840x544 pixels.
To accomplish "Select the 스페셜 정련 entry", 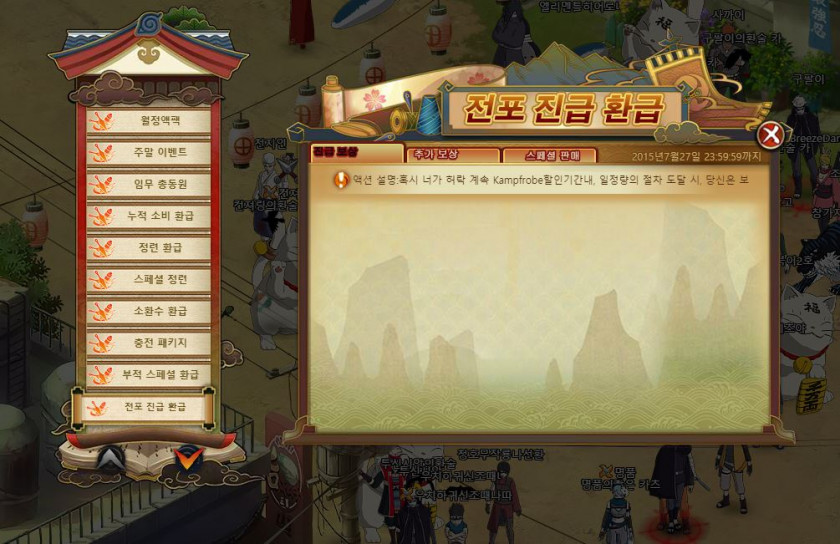I will [149, 279].
